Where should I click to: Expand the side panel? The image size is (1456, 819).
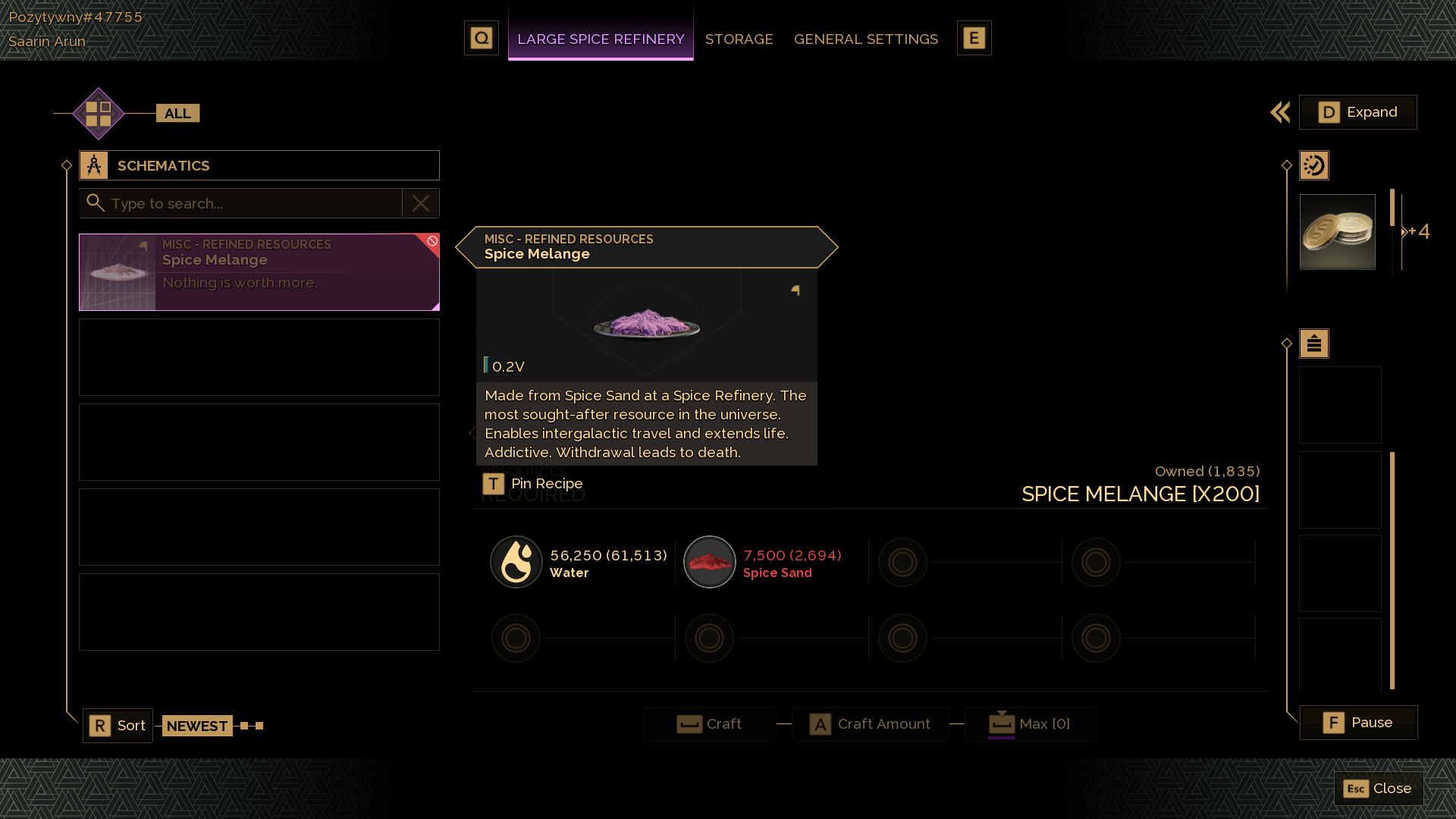pos(1357,112)
